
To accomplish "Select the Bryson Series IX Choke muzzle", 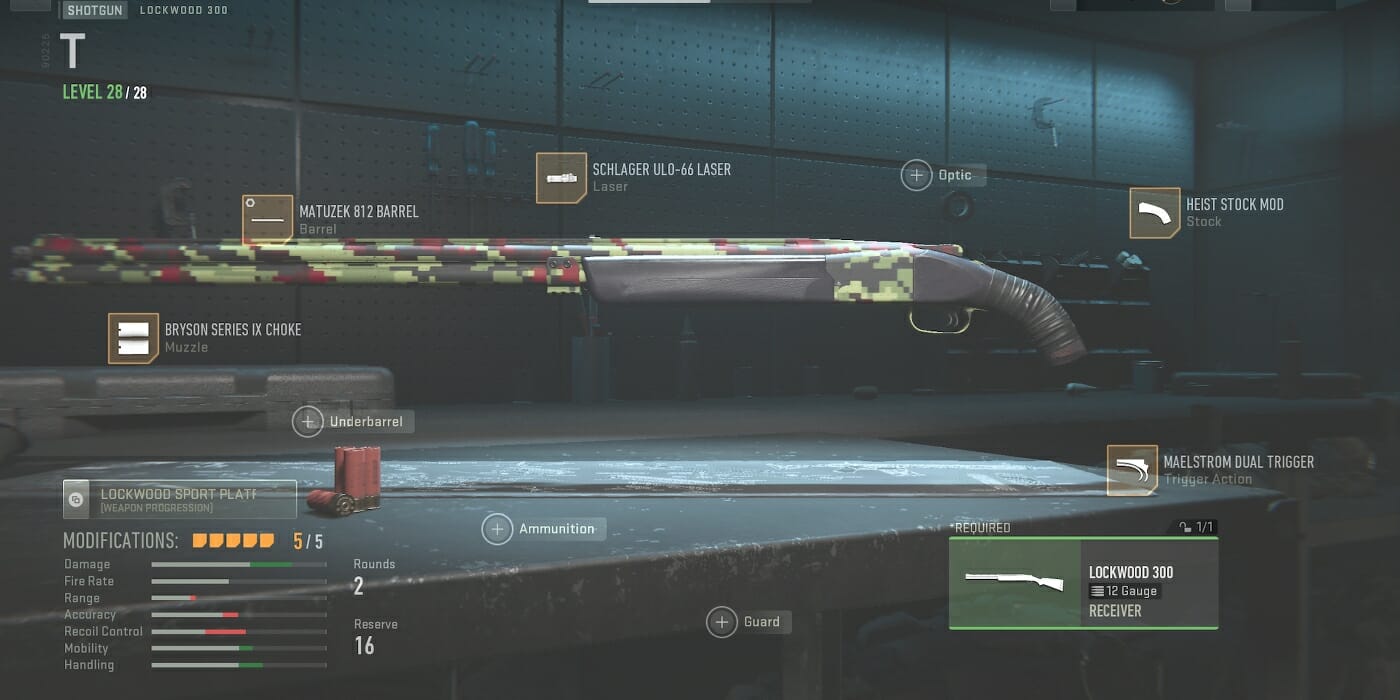I will click(x=134, y=338).
